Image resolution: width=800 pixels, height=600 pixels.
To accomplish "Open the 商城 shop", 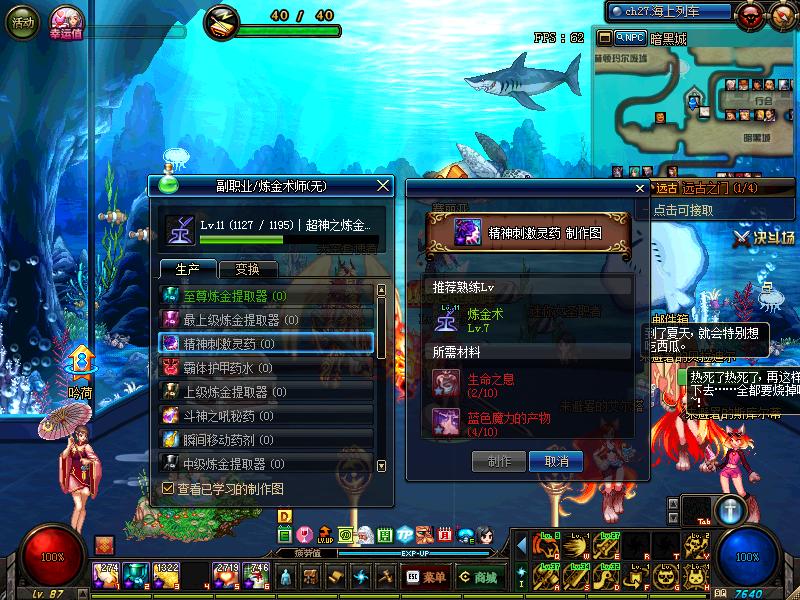I will click(480, 577).
